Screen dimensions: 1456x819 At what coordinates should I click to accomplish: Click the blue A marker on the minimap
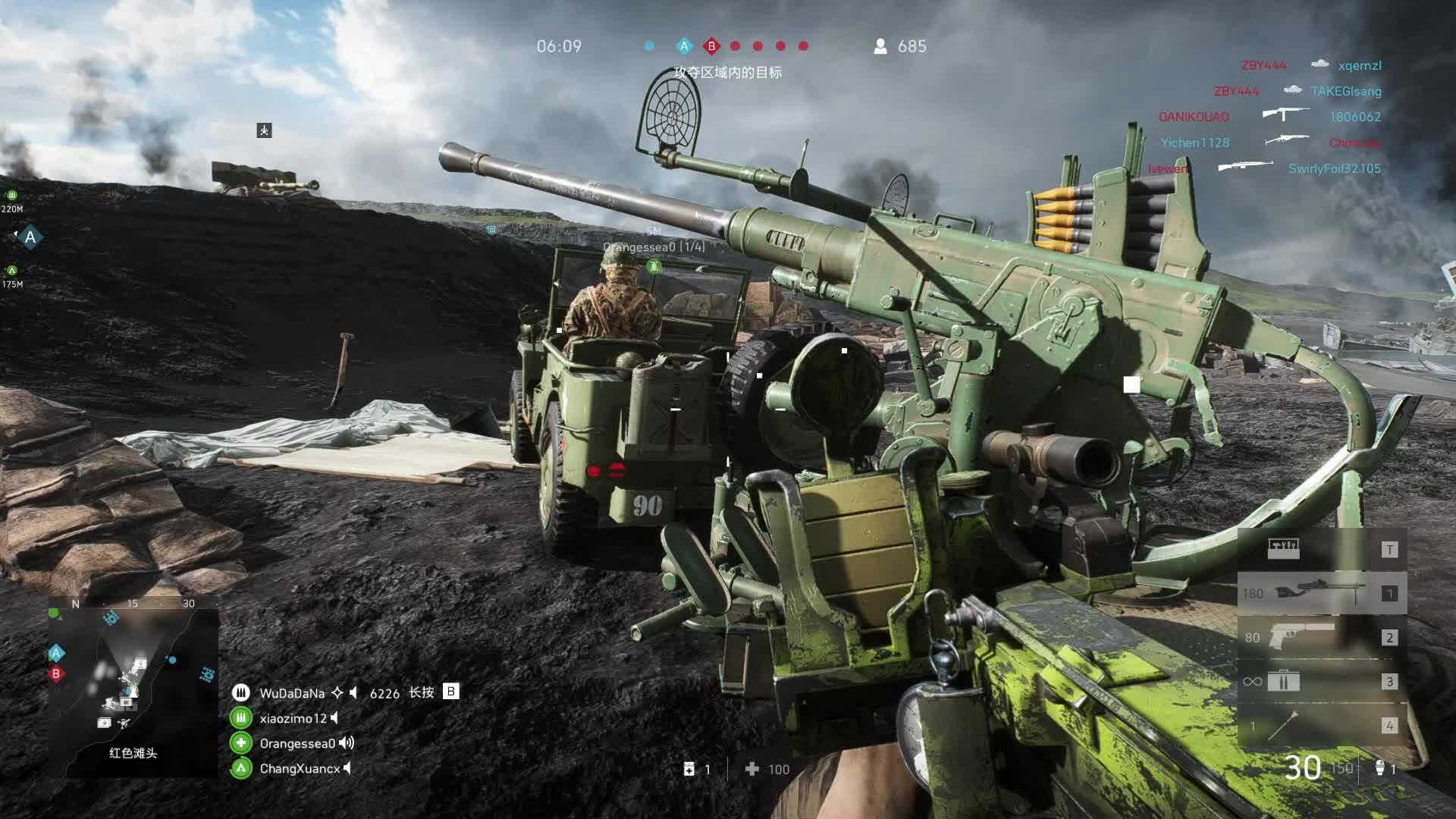[56, 653]
